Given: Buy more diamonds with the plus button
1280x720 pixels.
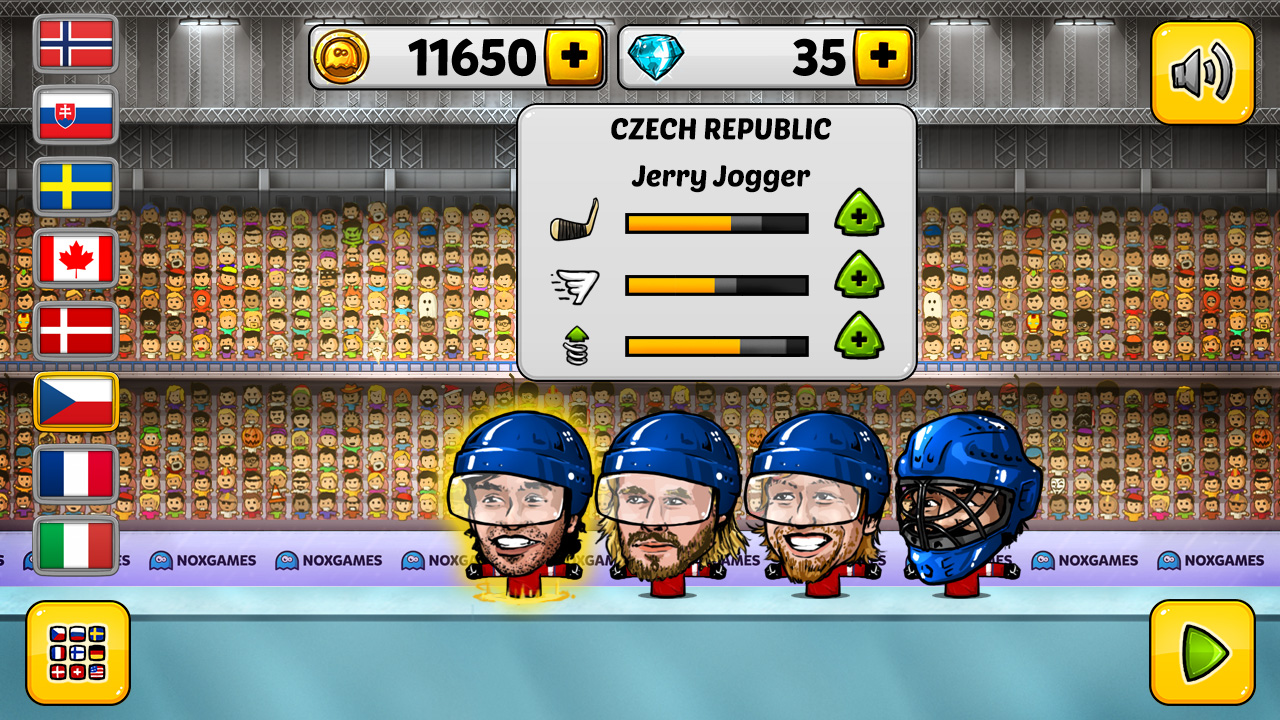Looking at the screenshot, I should tap(885, 57).
